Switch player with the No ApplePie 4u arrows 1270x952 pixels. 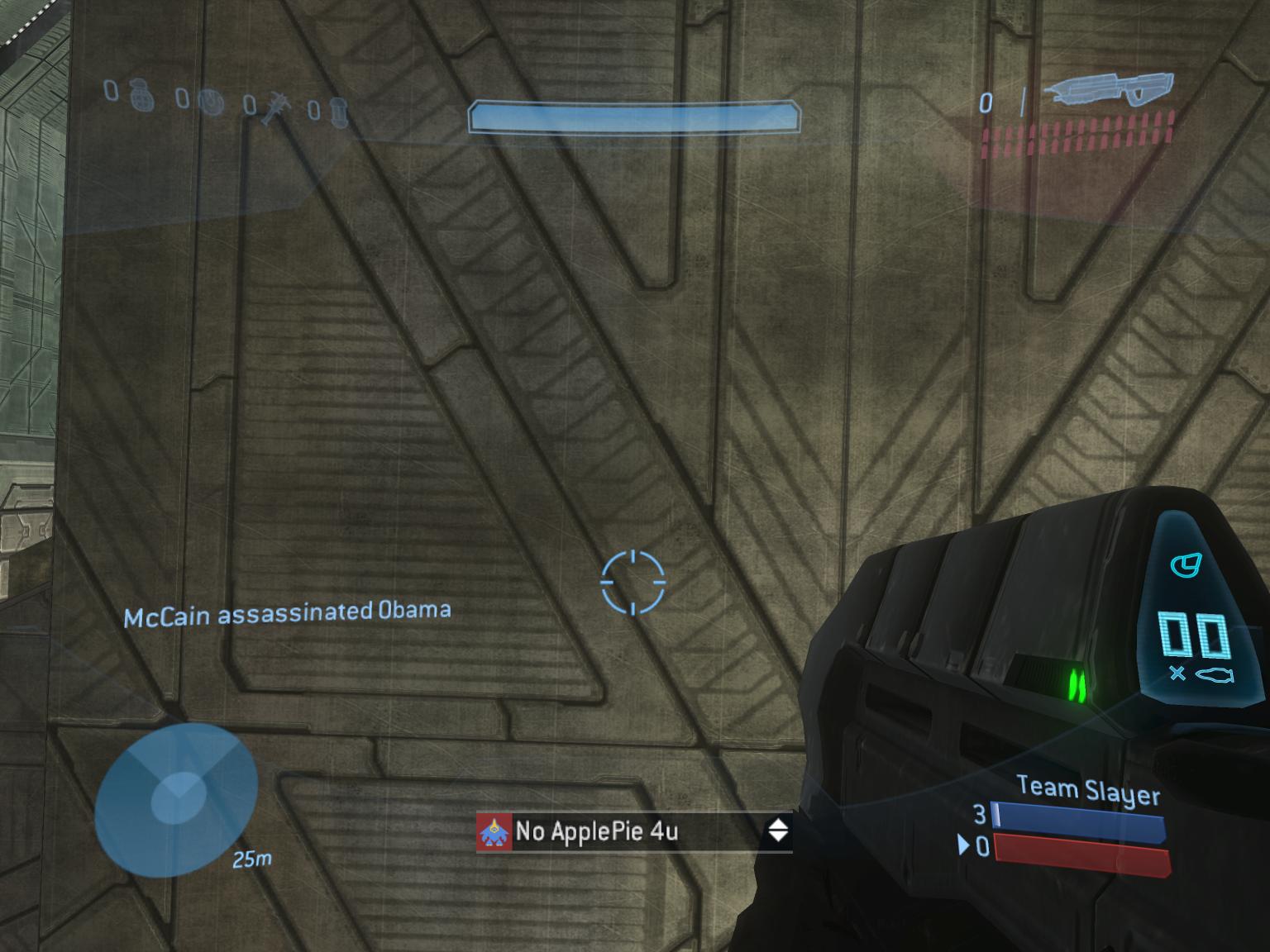tap(778, 831)
